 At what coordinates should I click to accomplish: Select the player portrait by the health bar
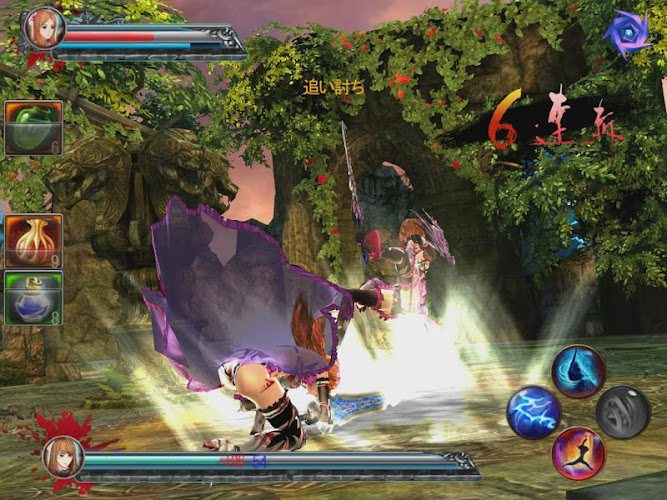[43, 28]
